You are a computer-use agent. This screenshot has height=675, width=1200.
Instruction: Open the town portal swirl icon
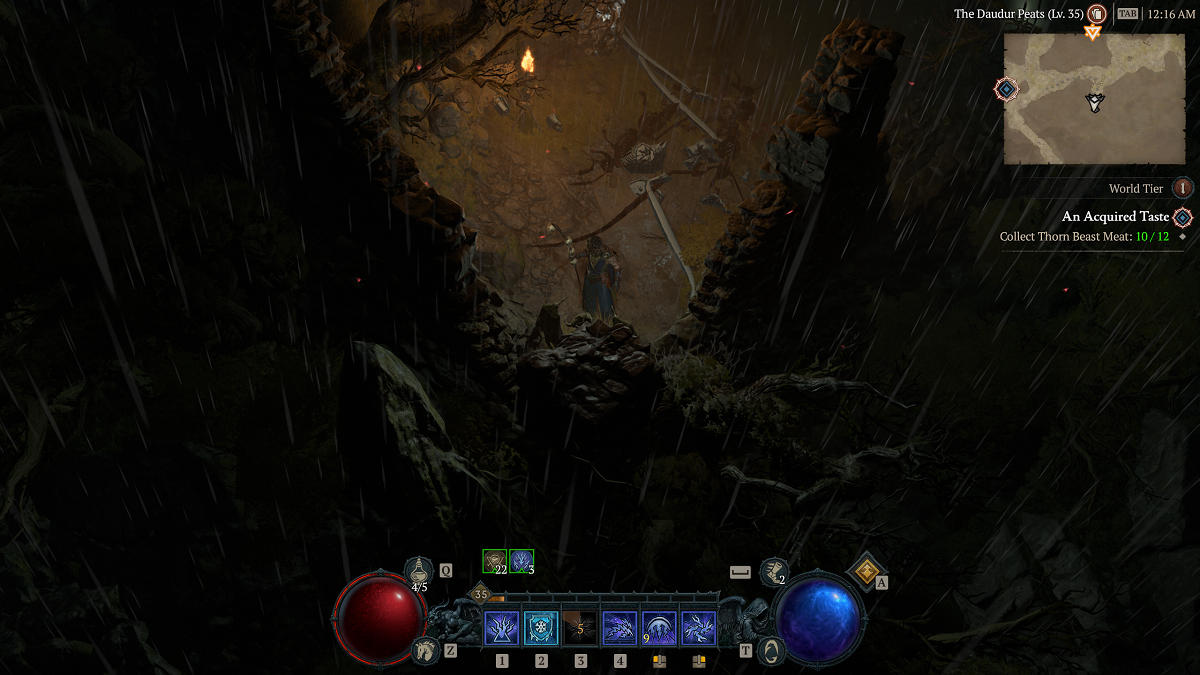770,650
